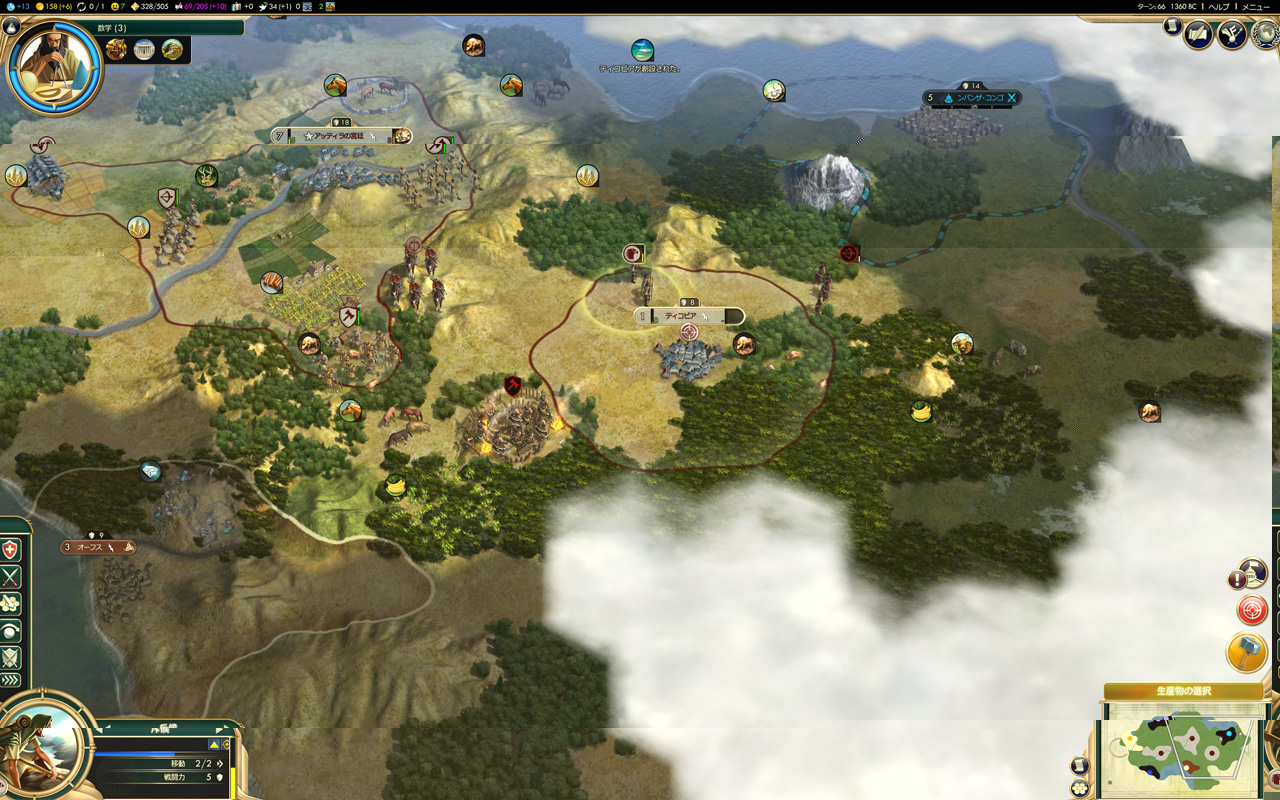This screenshot has height=800, width=1280.
Task: Click the hammer production notification icon
Action: point(1247,653)
